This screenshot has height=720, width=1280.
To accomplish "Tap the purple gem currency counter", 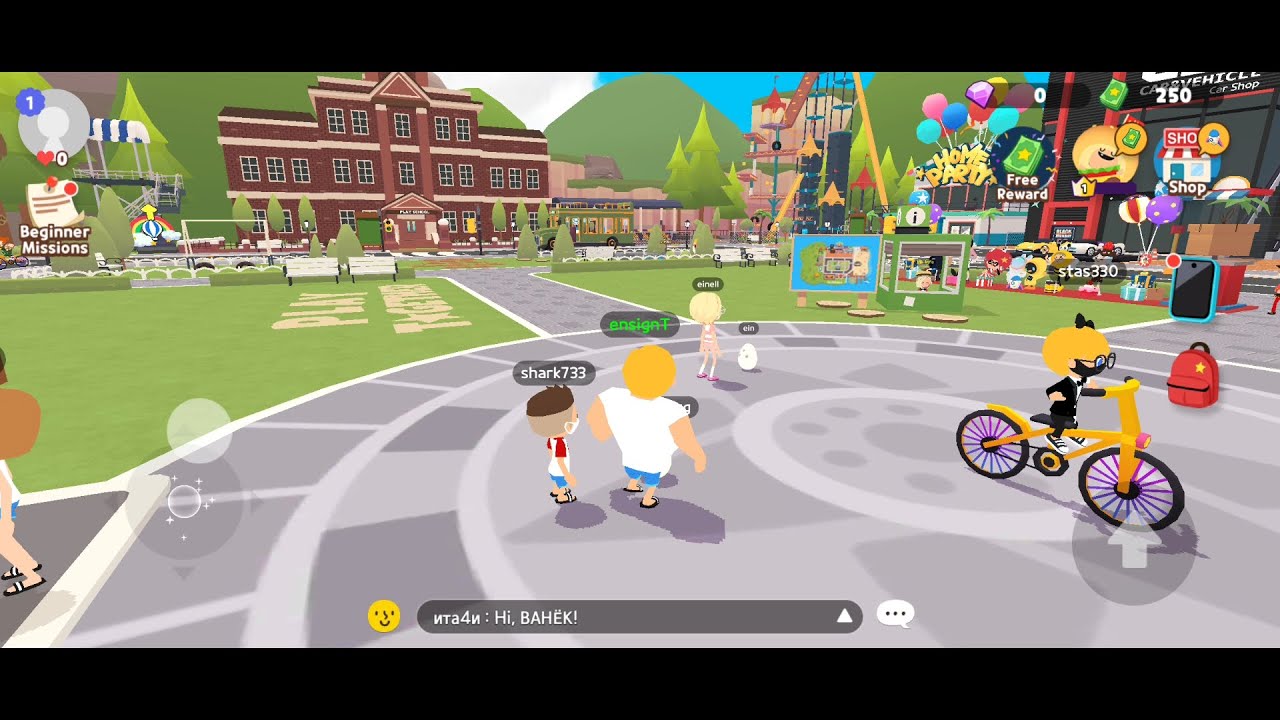I will [x=1010, y=95].
